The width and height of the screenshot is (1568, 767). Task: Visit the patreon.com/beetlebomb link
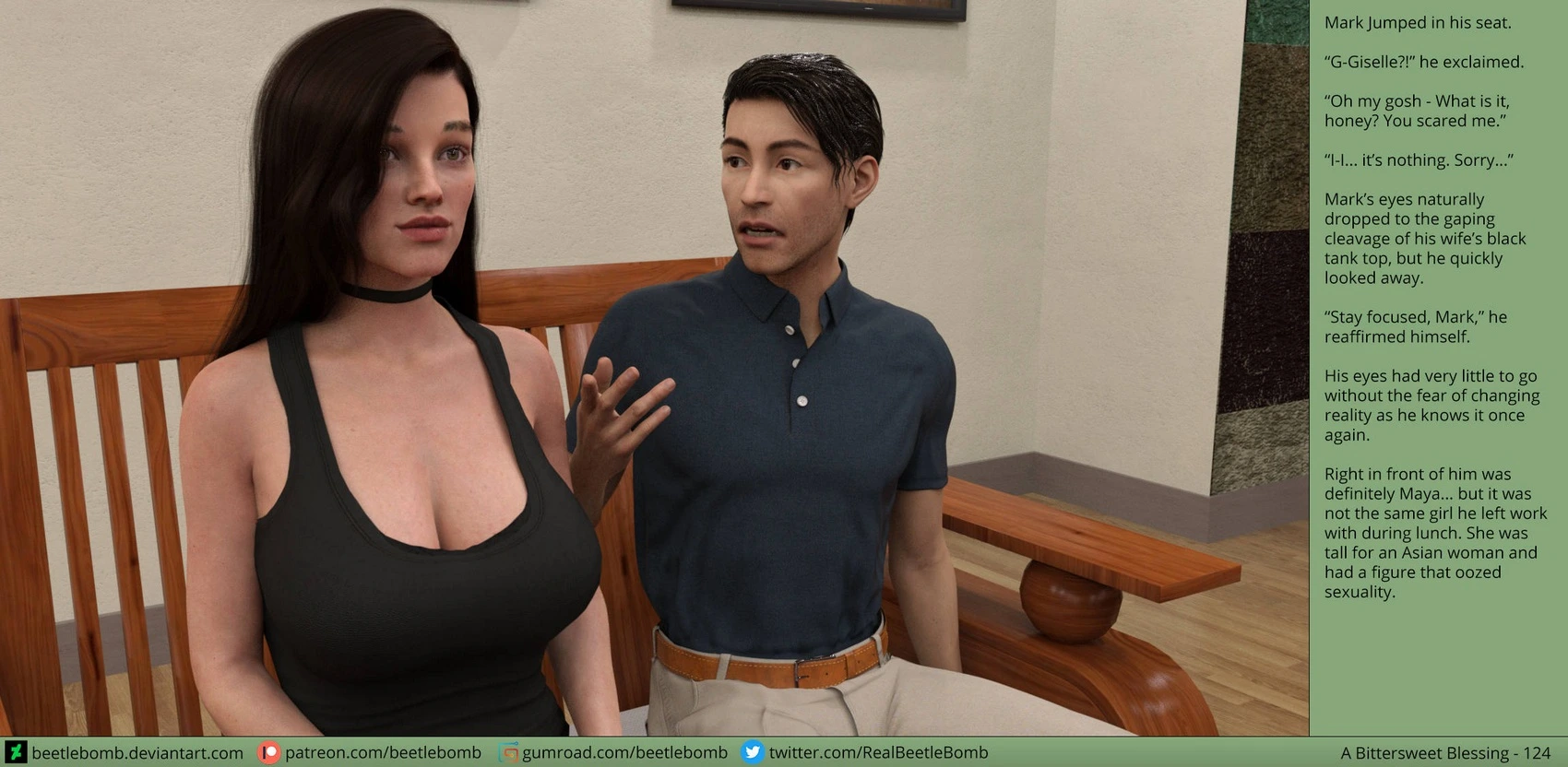(382, 753)
